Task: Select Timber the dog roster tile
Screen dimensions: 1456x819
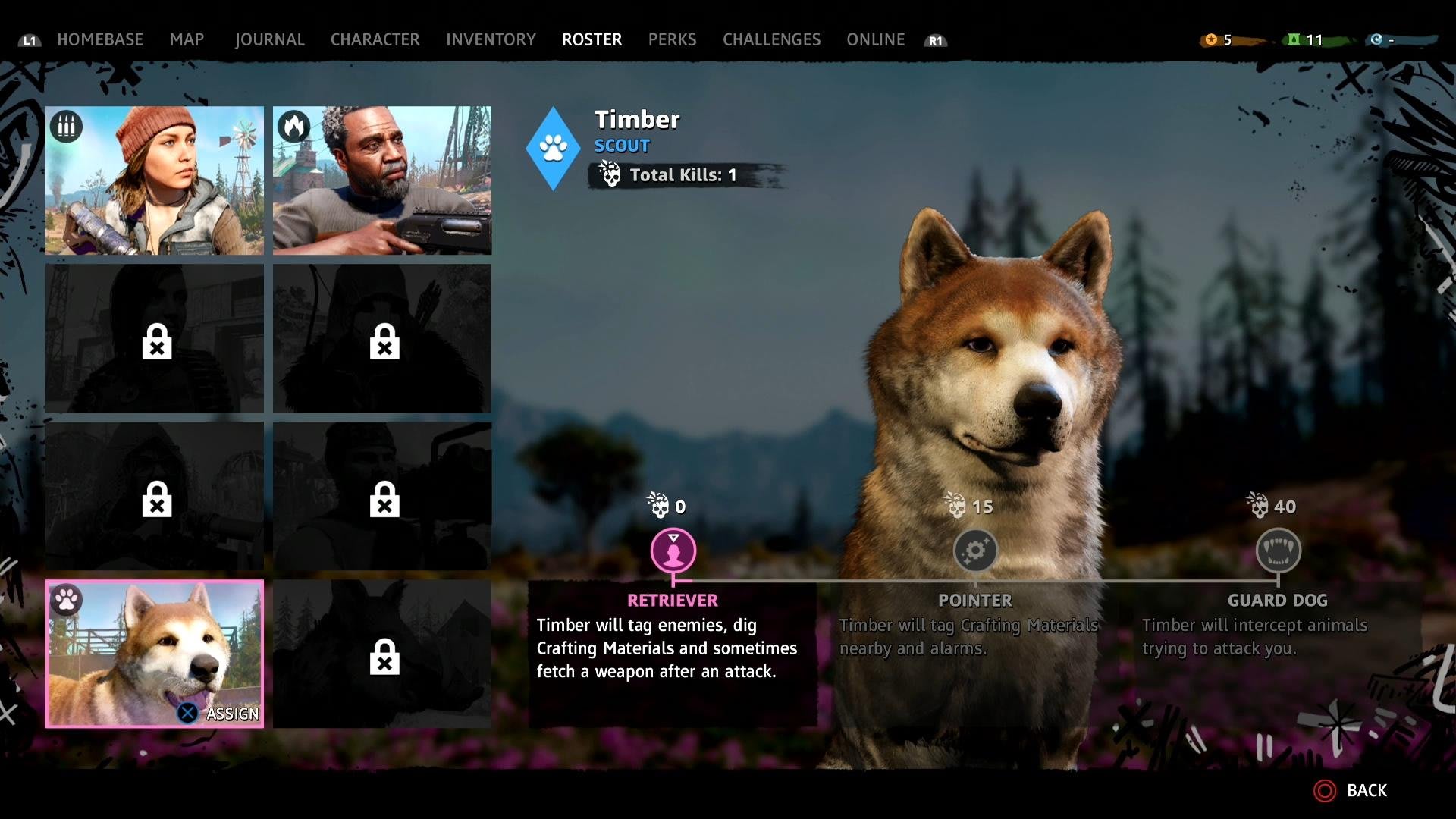Action: point(155,654)
